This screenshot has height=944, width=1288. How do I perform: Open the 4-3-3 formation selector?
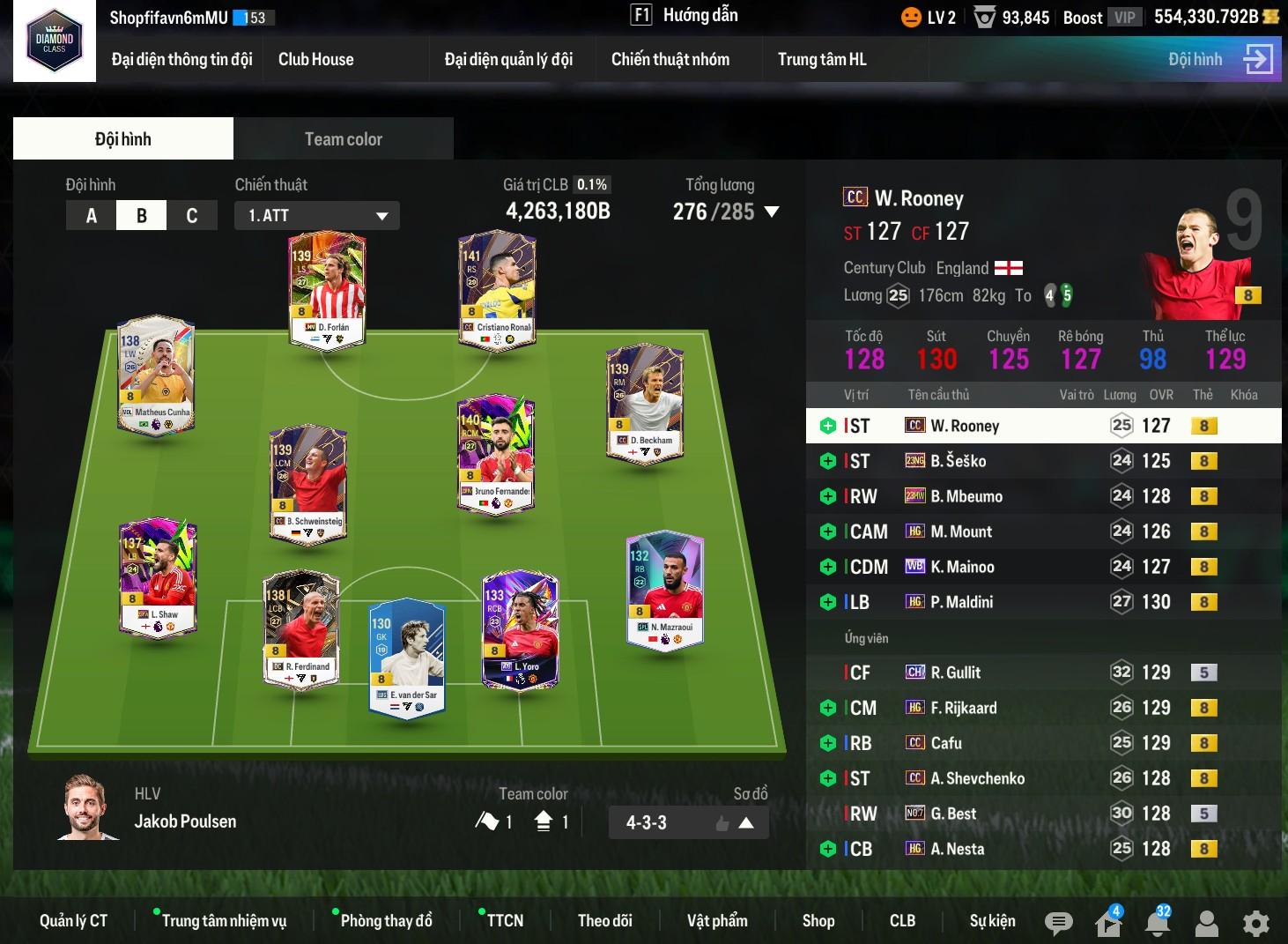click(688, 823)
